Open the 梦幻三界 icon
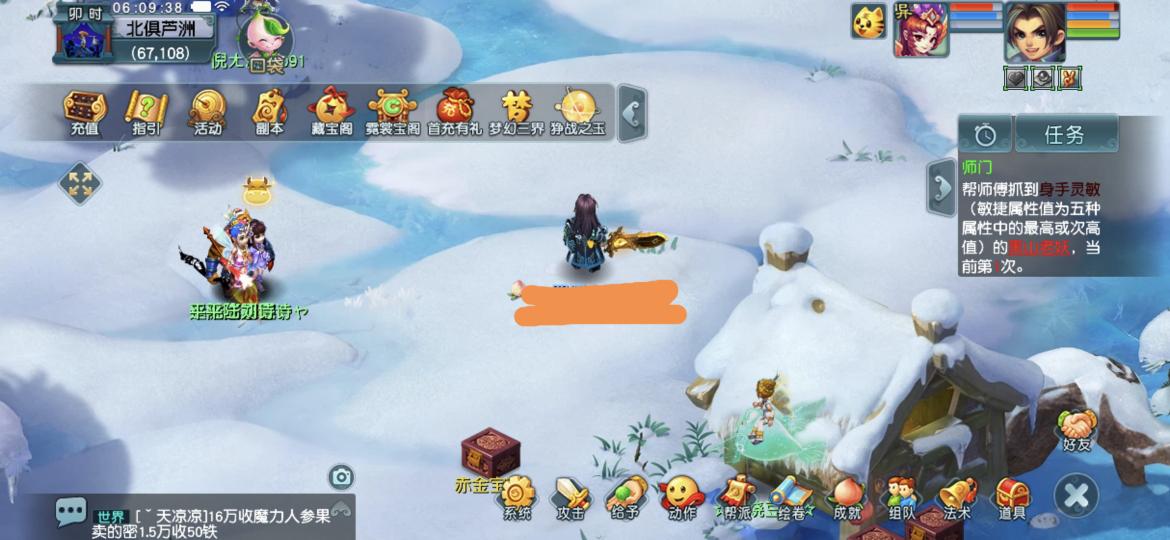The width and height of the screenshot is (1170, 540). 516,109
